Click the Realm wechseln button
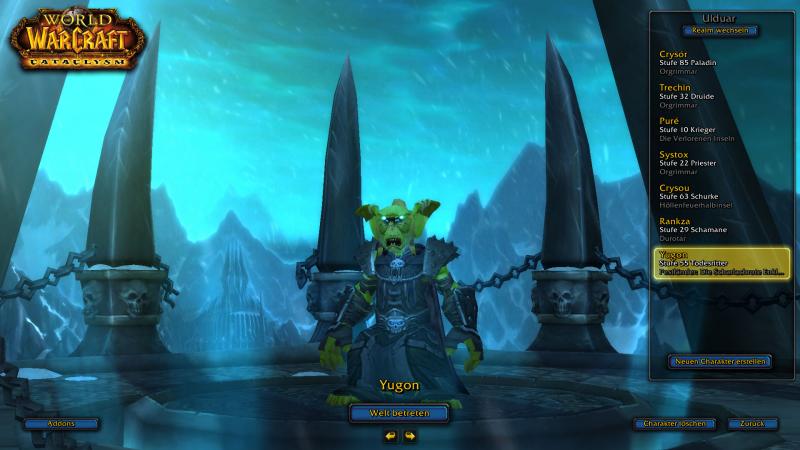The image size is (800, 450). click(x=721, y=31)
